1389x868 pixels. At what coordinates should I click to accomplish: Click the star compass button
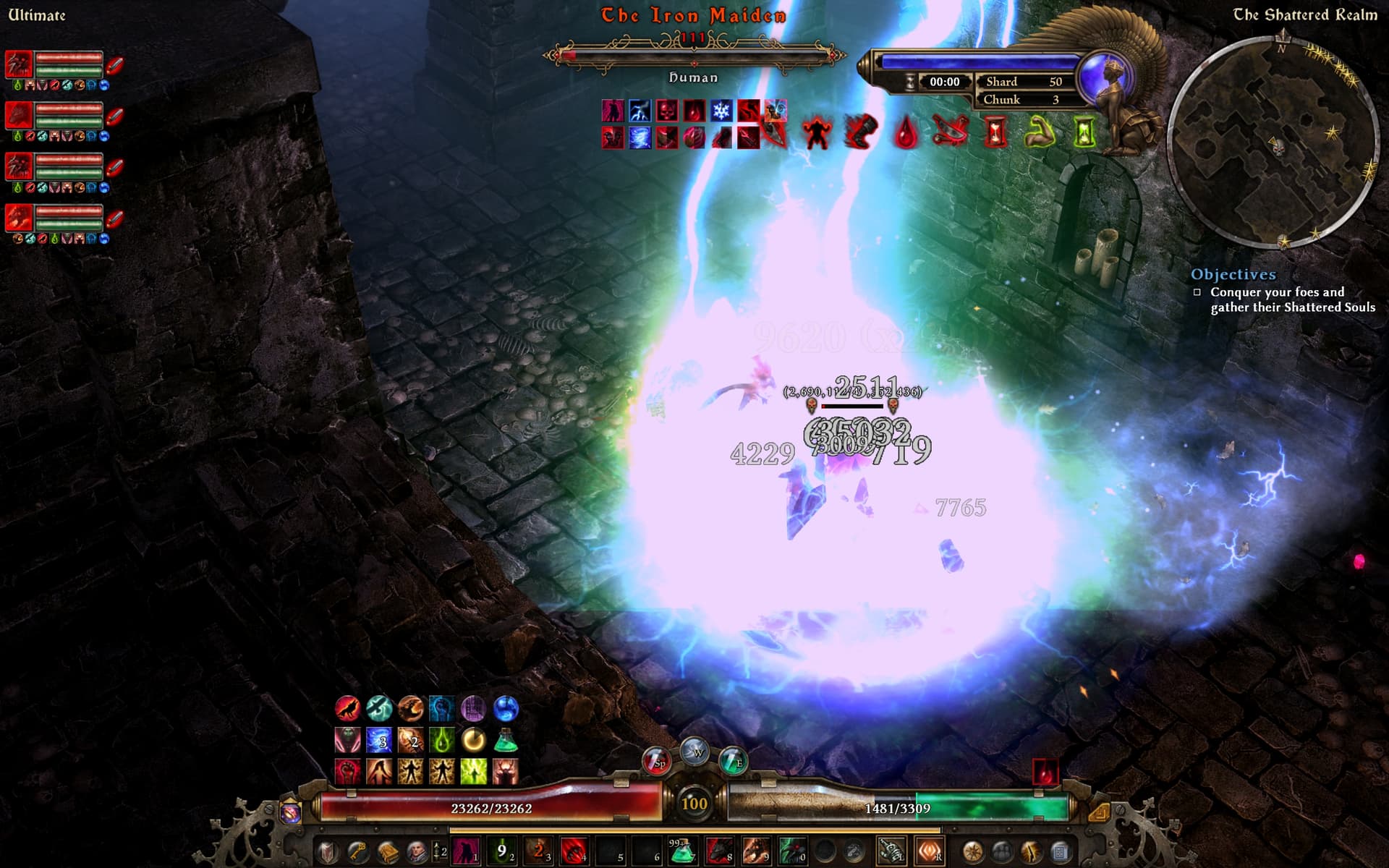tap(972, 851)
